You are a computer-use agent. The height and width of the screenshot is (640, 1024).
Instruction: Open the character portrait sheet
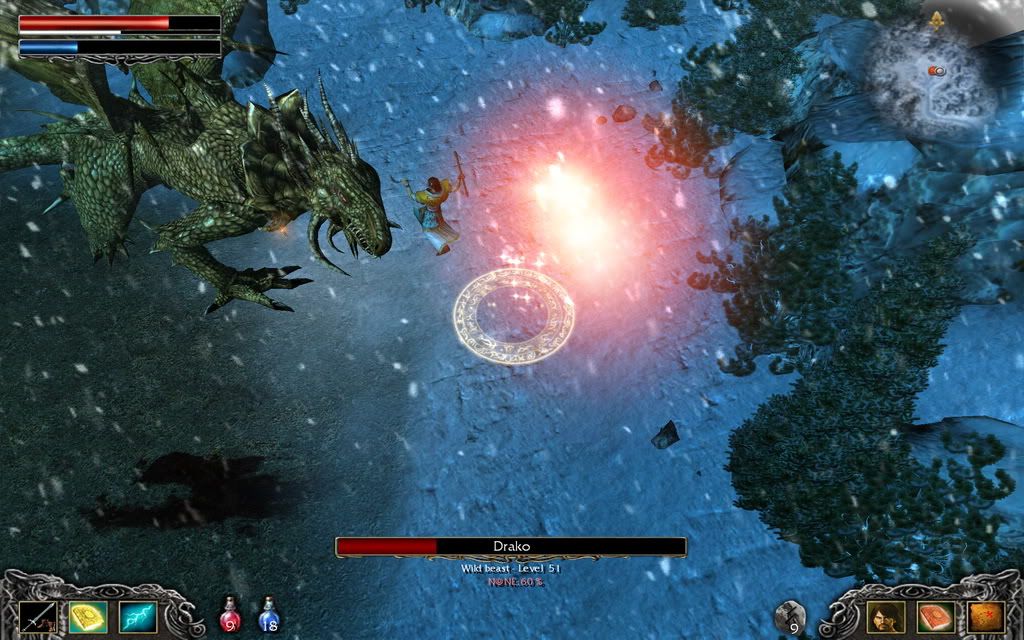coord(885,616)
